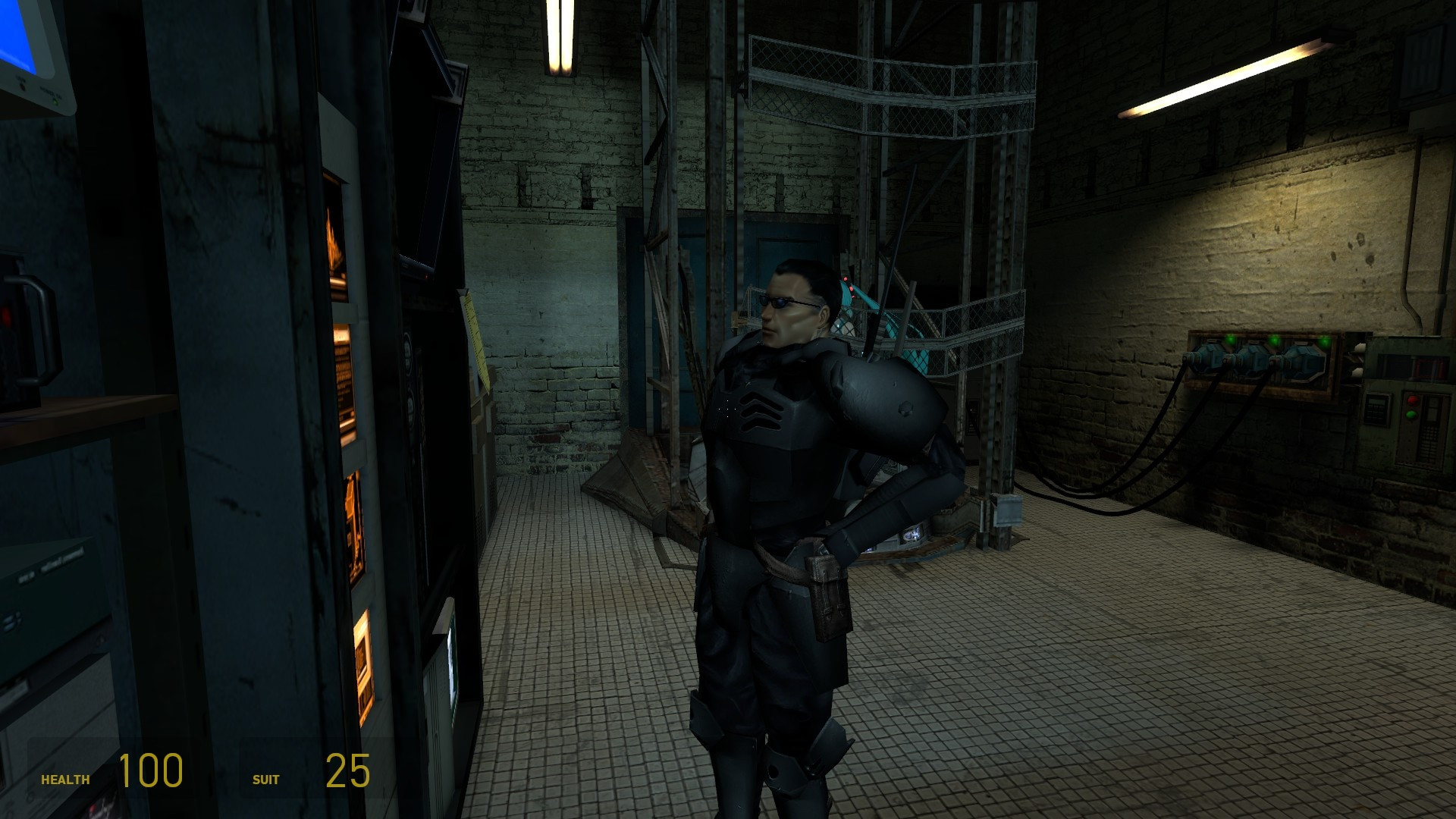The height and width of the screenshot is (819, 1456).
Task: Toggle the red status light on left machine
Action: point(6,316)
